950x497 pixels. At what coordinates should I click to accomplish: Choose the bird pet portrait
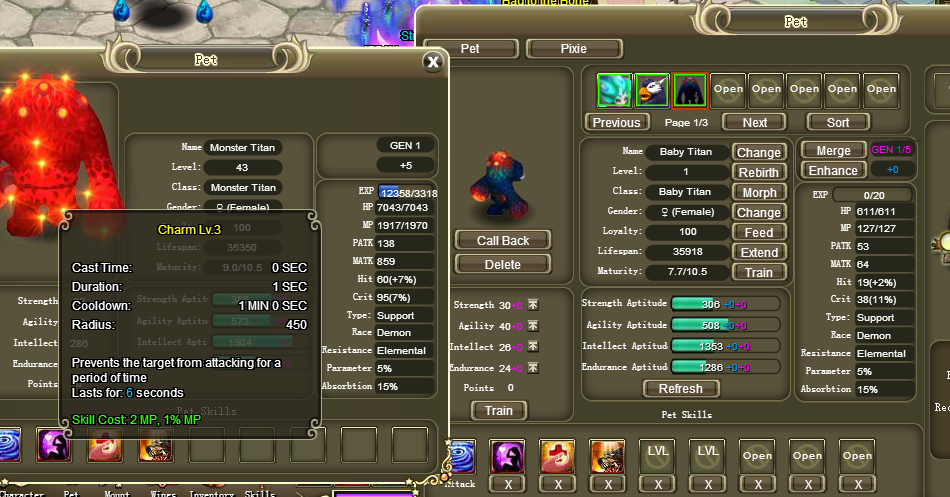coord(652,90)
